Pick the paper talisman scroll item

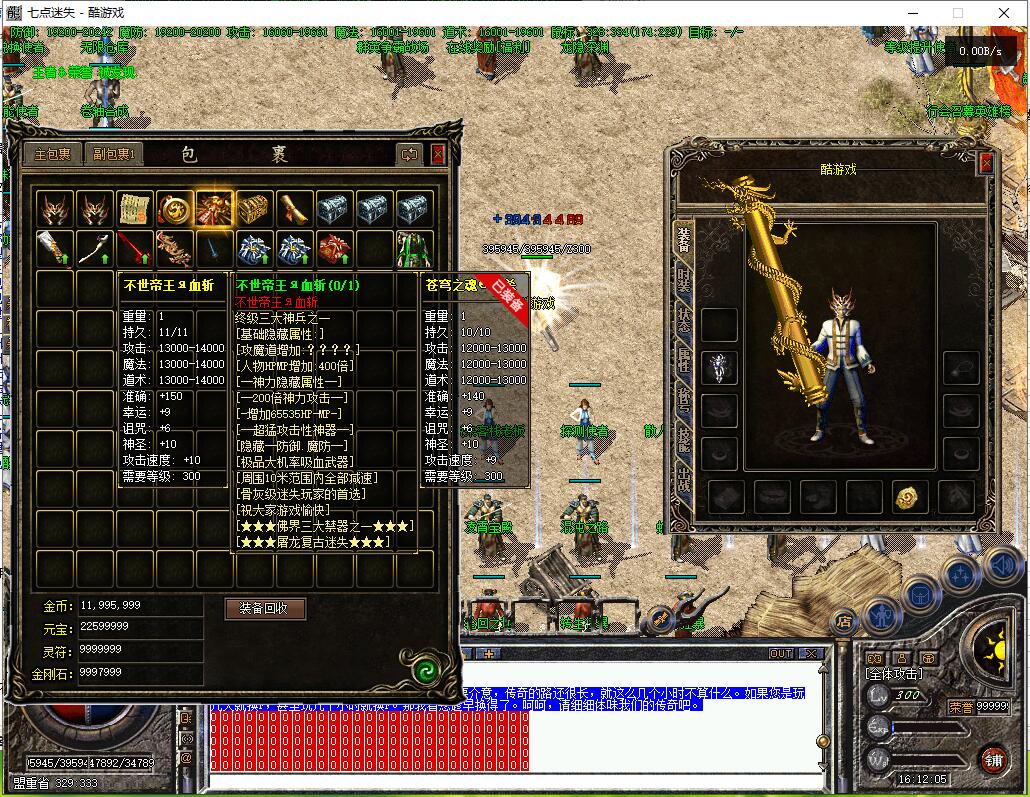pyautogui.click(x=135, y=209)
